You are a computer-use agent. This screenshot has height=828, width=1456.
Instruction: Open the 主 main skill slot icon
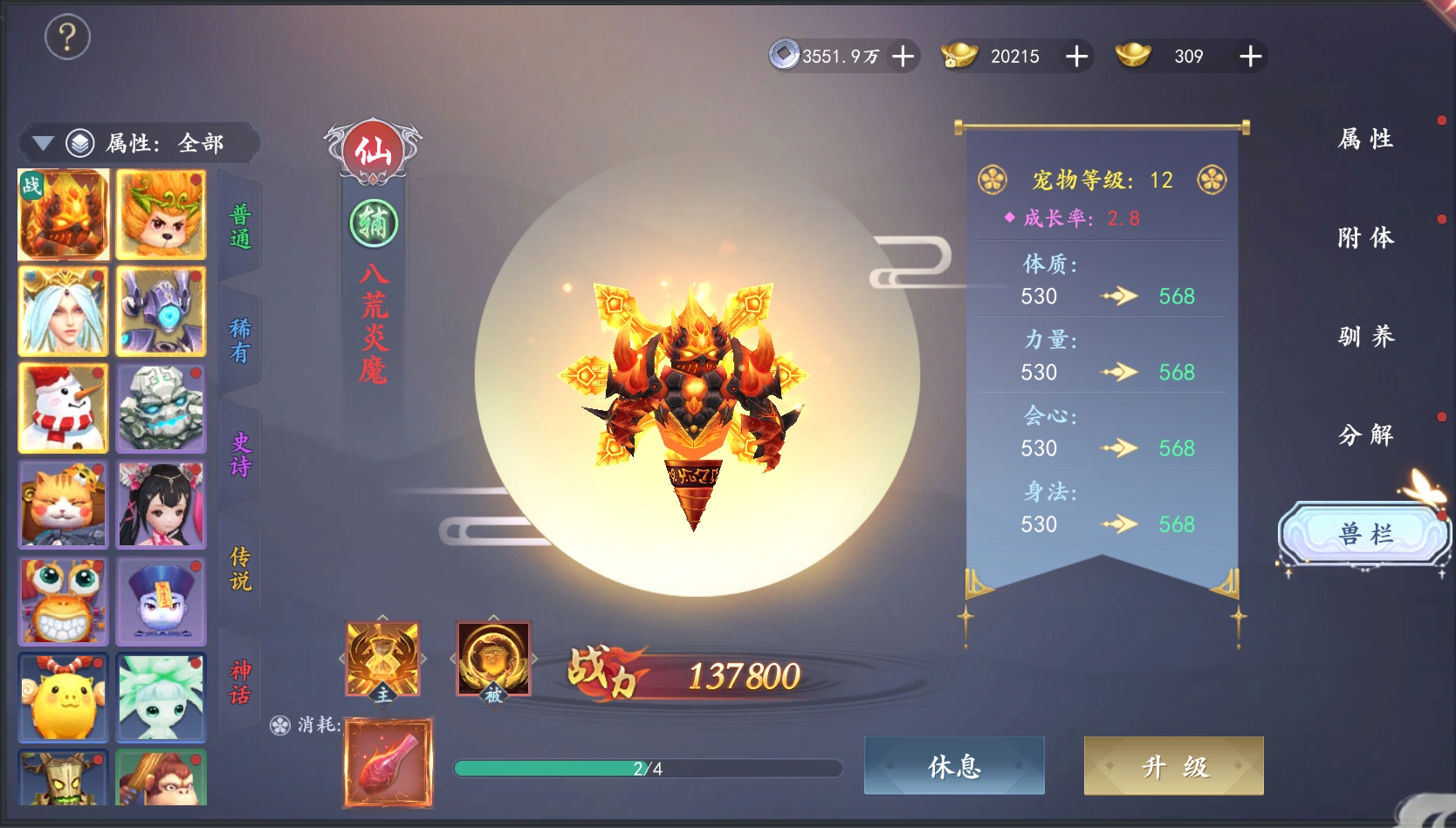tap(381, 660)
